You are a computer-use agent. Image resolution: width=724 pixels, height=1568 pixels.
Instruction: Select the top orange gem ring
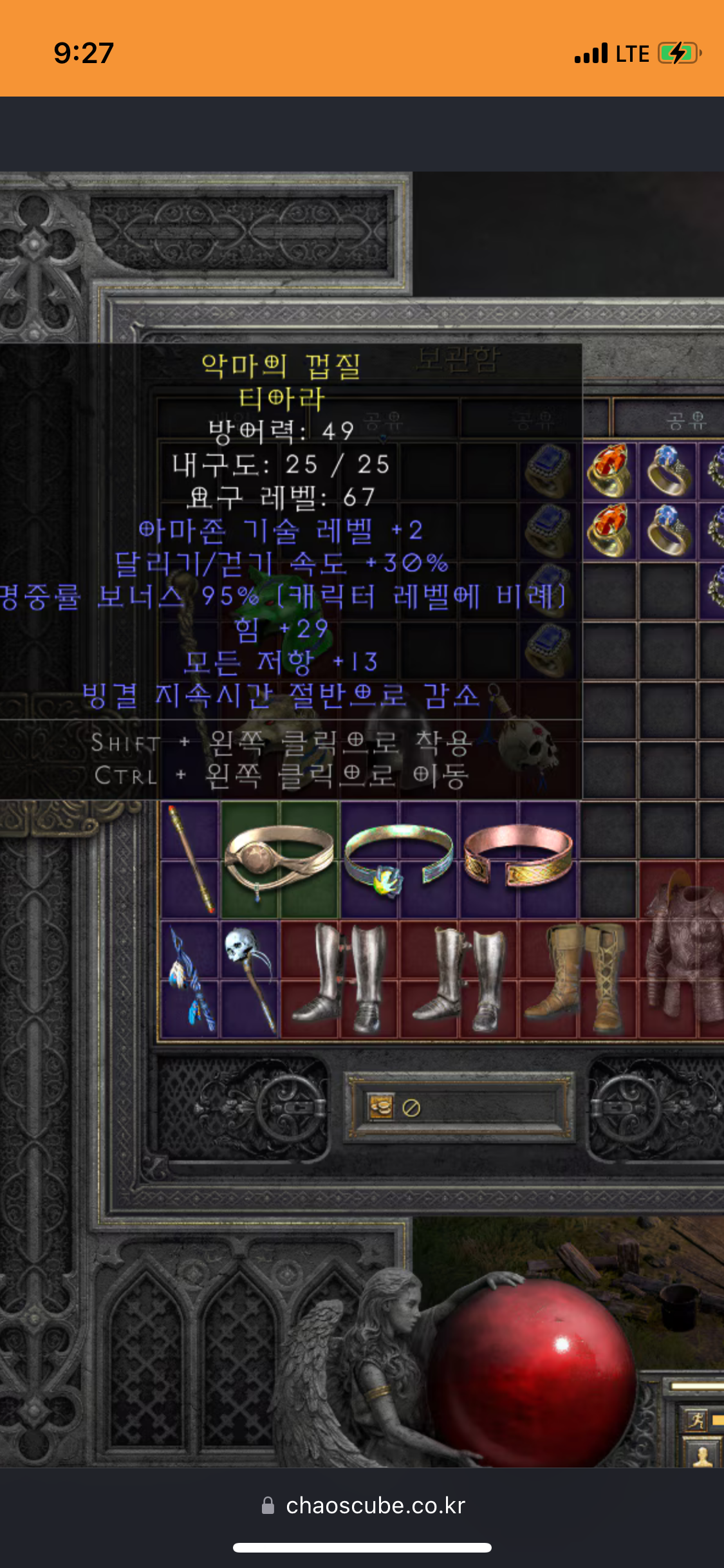point(609,471)
